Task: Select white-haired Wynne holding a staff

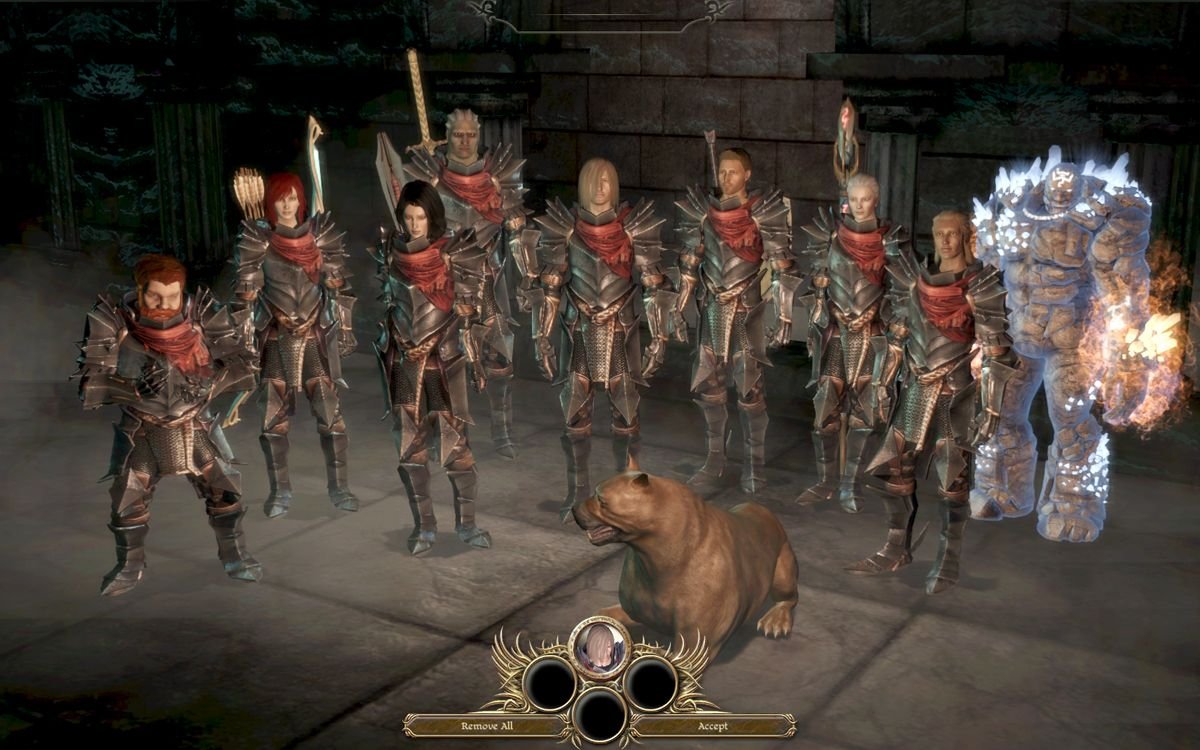Action: pyautogui.click(x=853, y=320)
